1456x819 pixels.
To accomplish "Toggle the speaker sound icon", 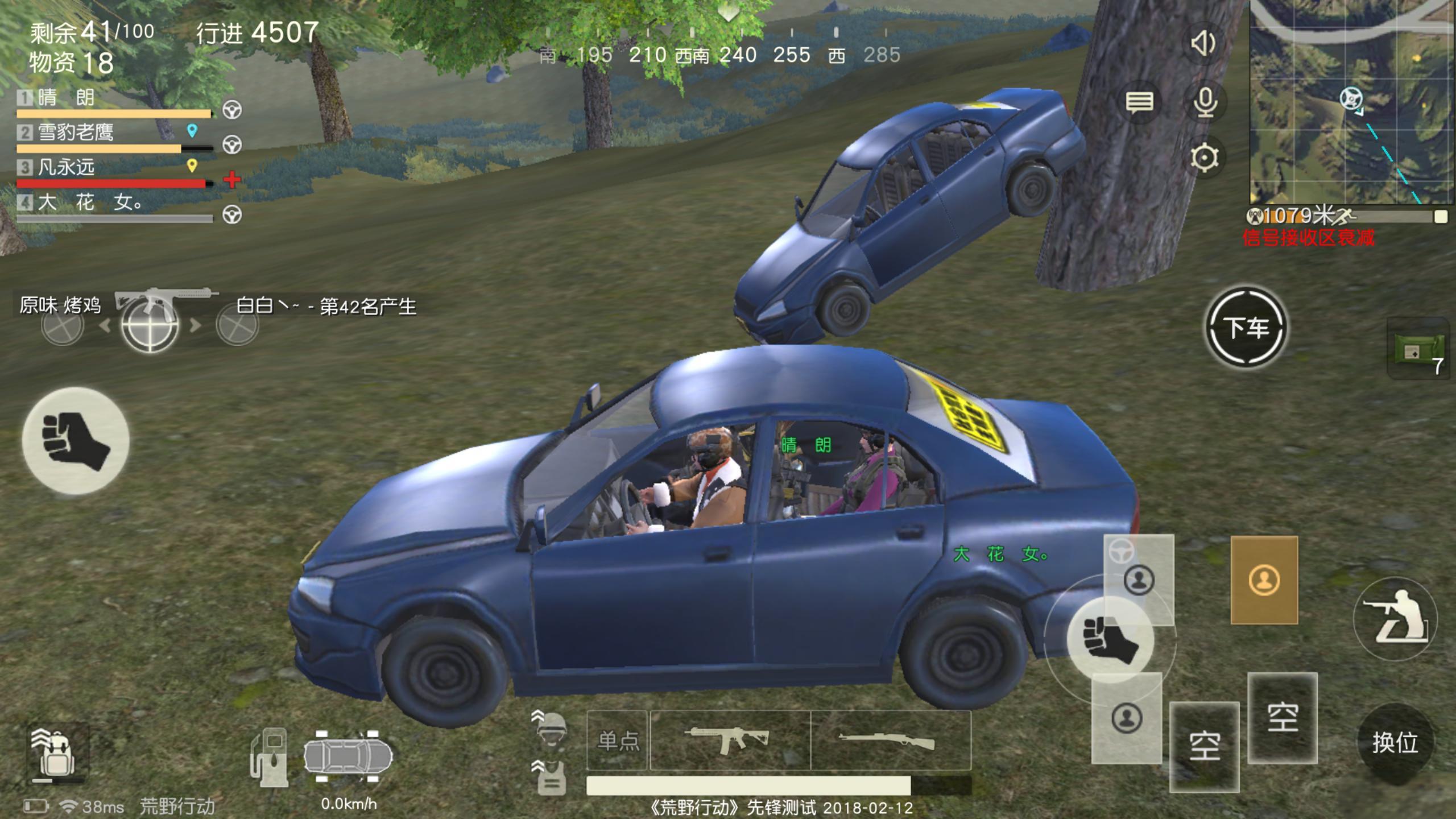I will [x=1203, y=43].
